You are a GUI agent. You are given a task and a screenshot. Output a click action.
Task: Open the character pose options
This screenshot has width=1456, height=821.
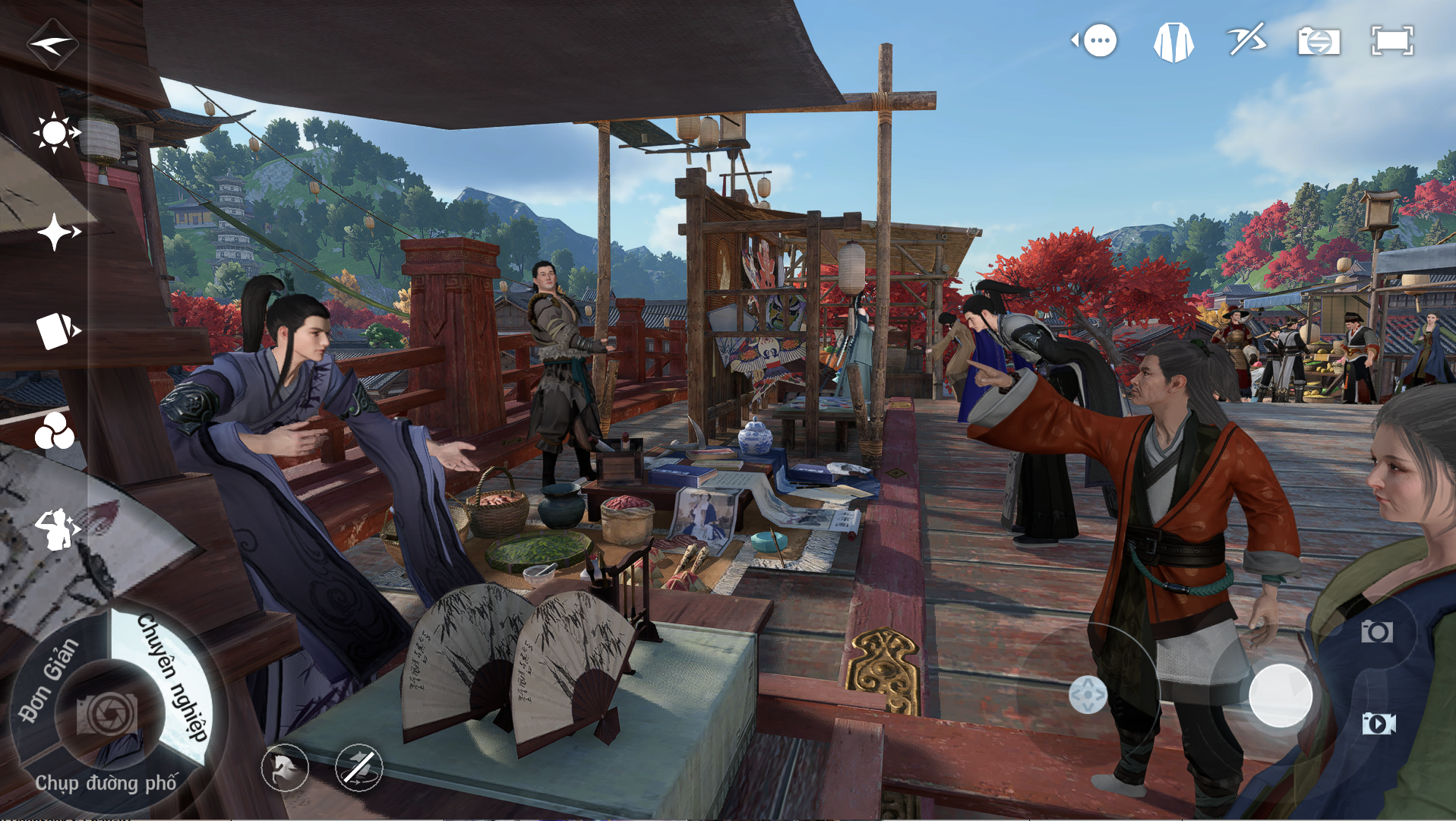pyautogui.click(x=57, y=529)
